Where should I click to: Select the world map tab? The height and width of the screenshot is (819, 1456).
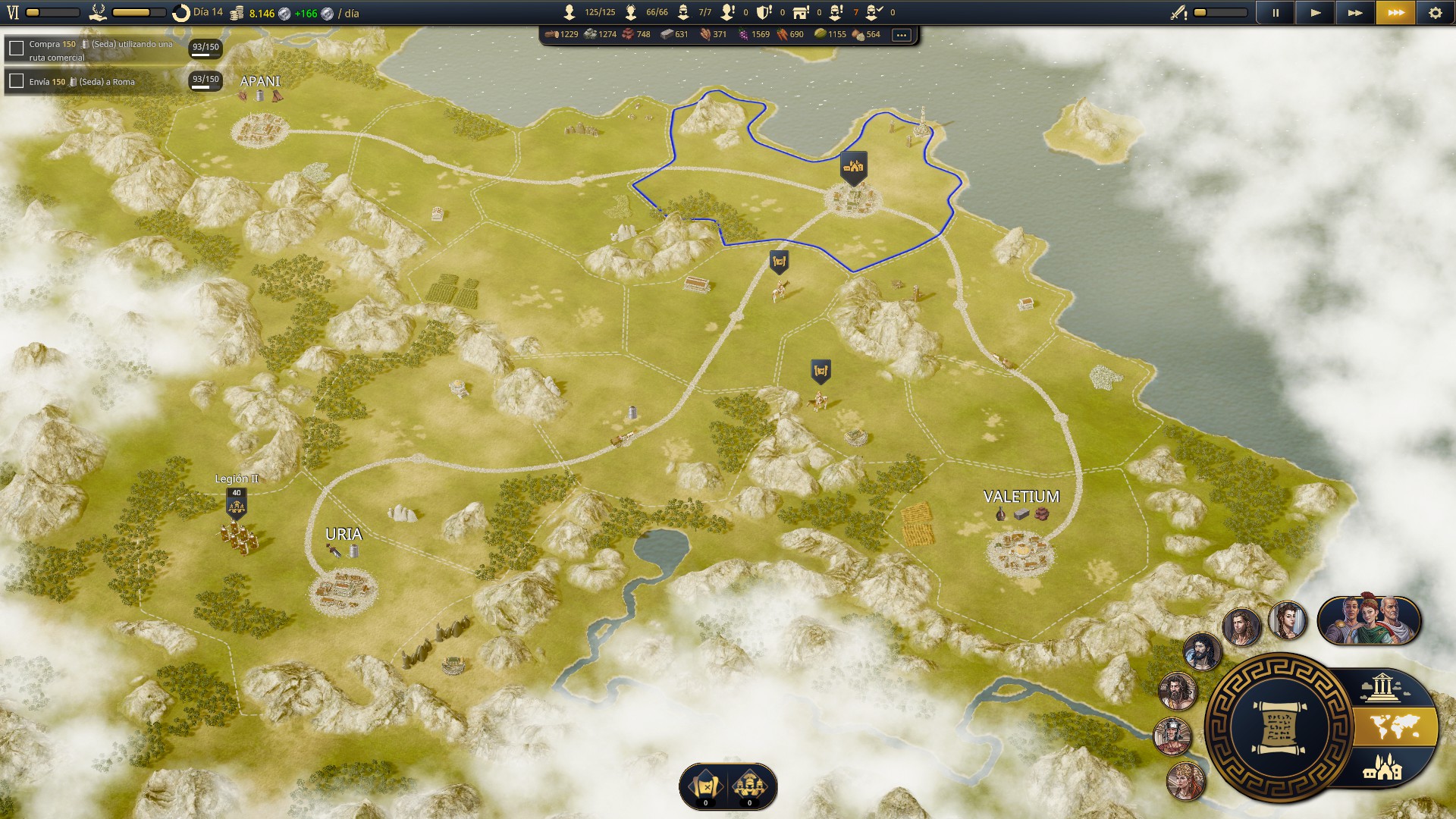click(1397, 728)
